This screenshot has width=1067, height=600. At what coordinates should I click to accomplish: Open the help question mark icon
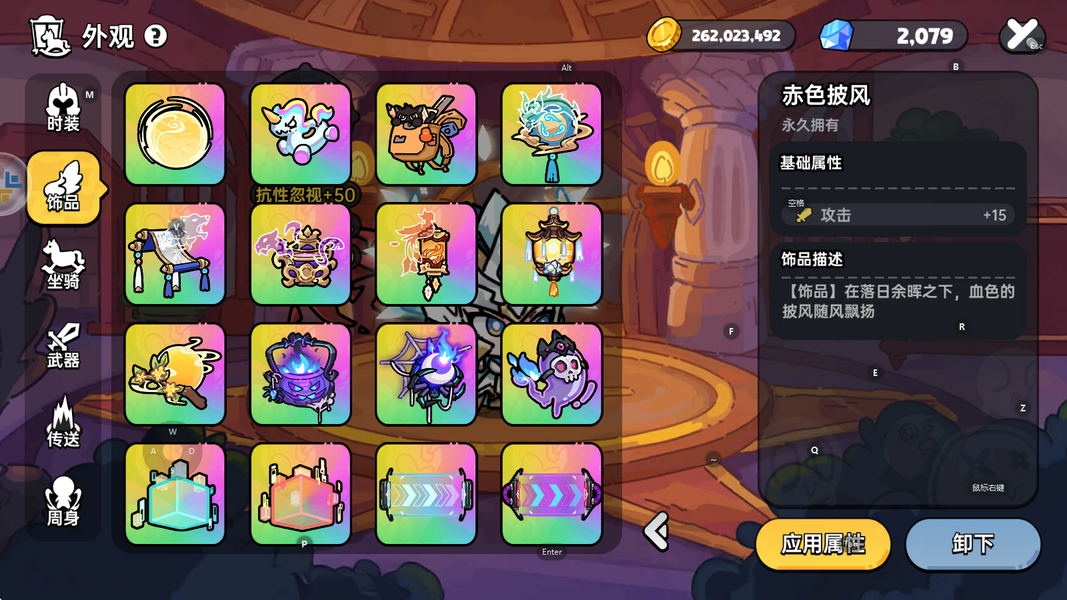(x=156, y=36)
